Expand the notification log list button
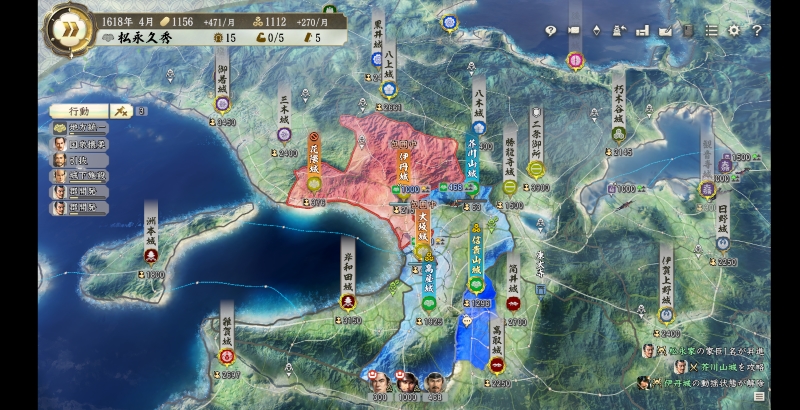This screenshot has width=800, height=410. click(760, 397)
